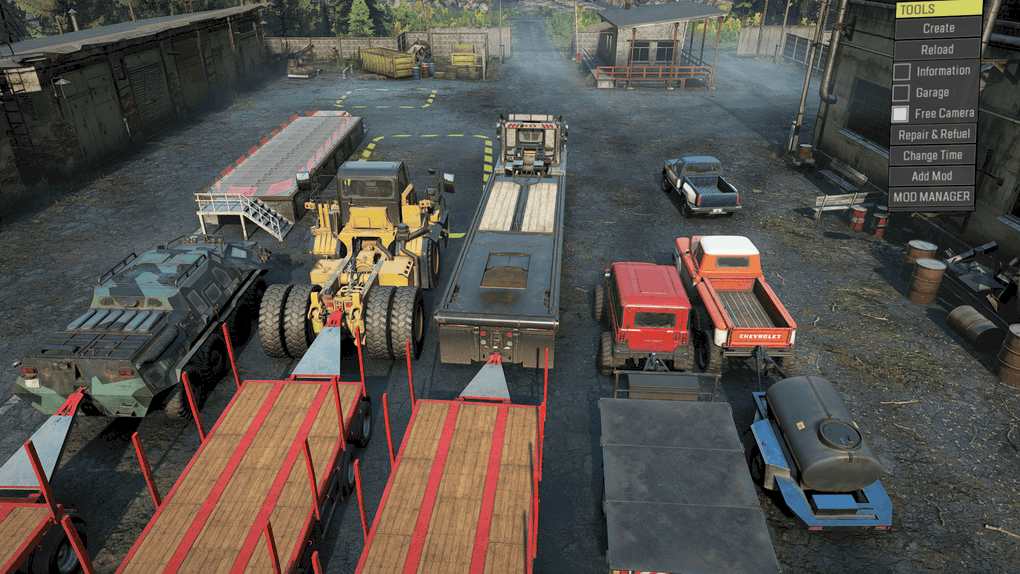Reload using the Tools panel

[x=937, y=49]
